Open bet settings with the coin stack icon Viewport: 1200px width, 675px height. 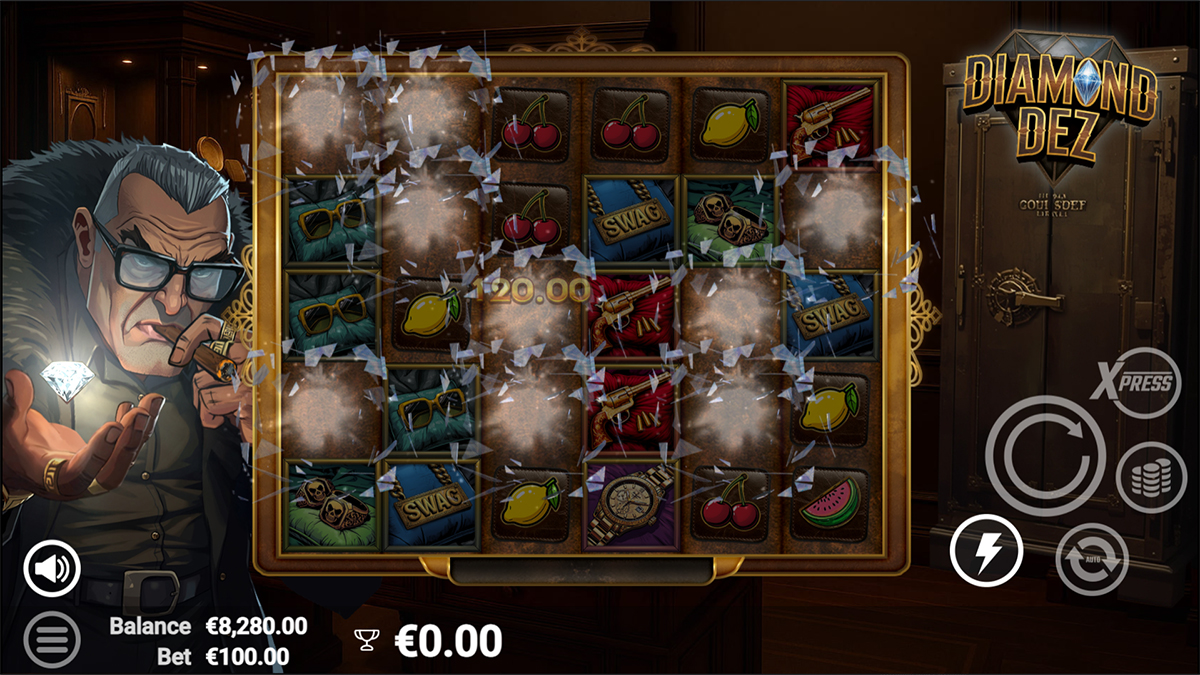point(1151,477)
